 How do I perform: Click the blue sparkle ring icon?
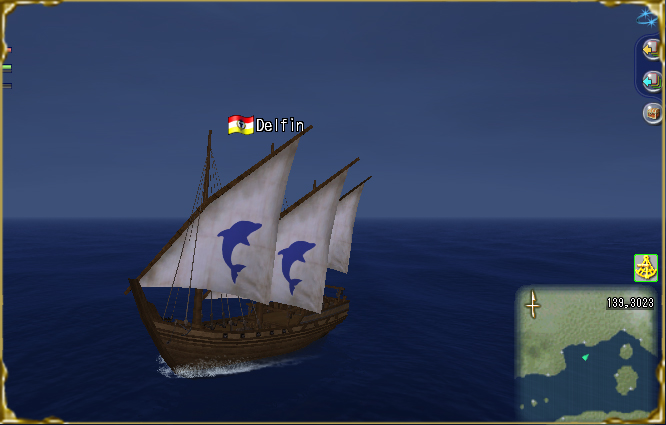pos(649,15)
